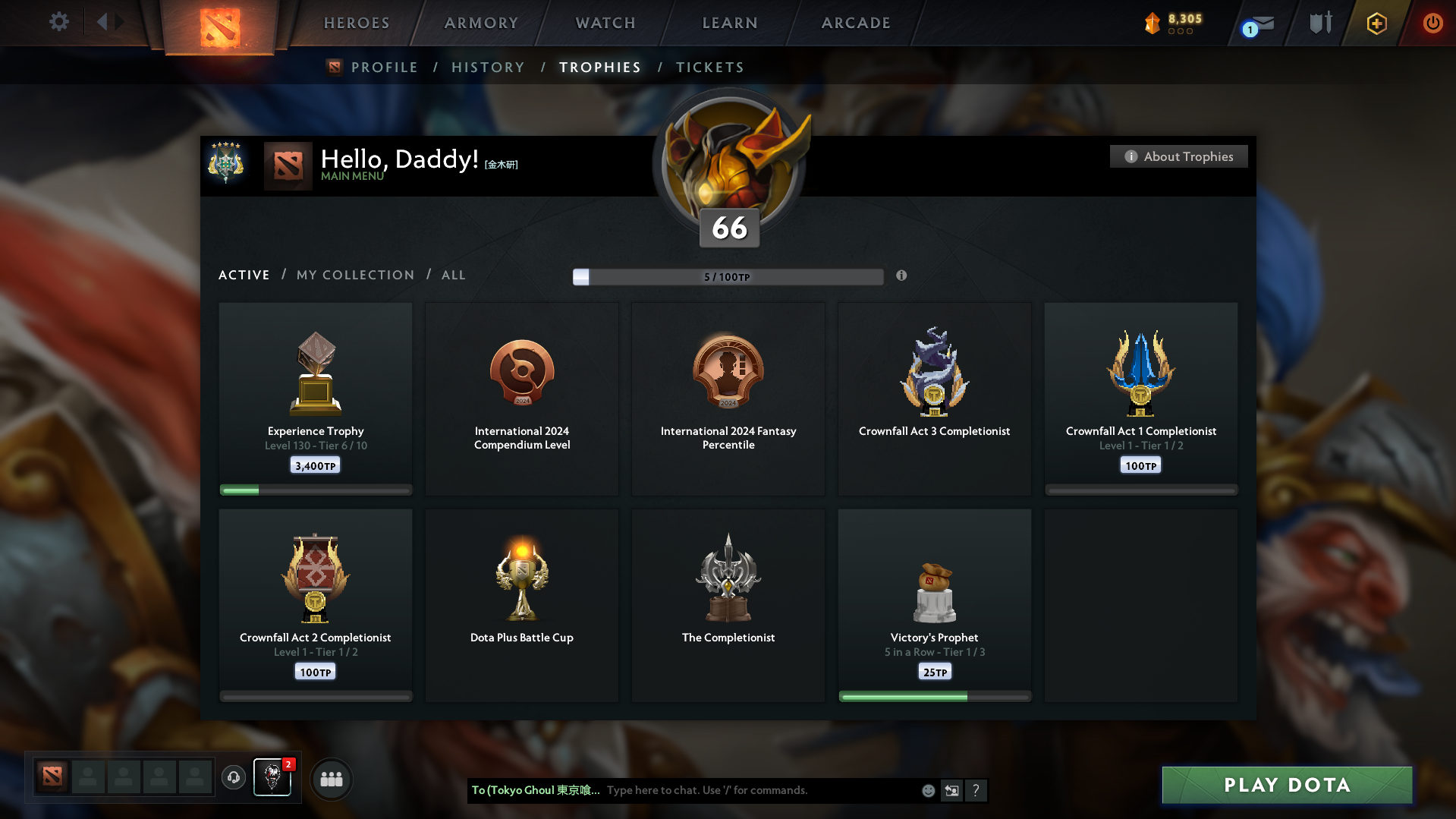1456x819 pixels.
Task: Click the orange power icon to exit
Action: (x=1432, y=23)
